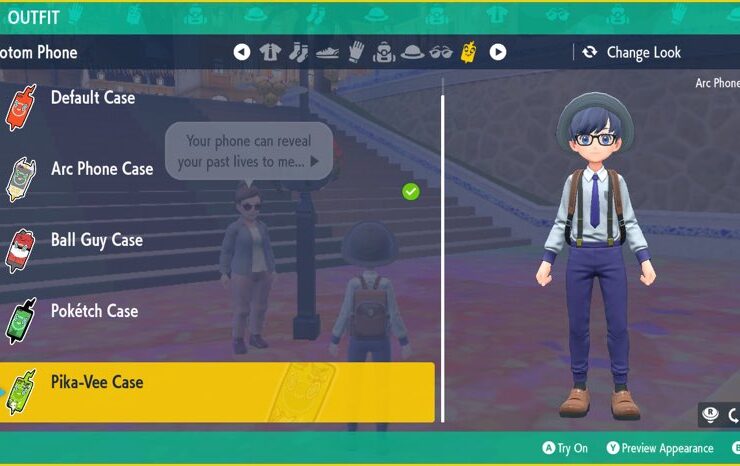Switch to the backpack category

tap(384, 52)
